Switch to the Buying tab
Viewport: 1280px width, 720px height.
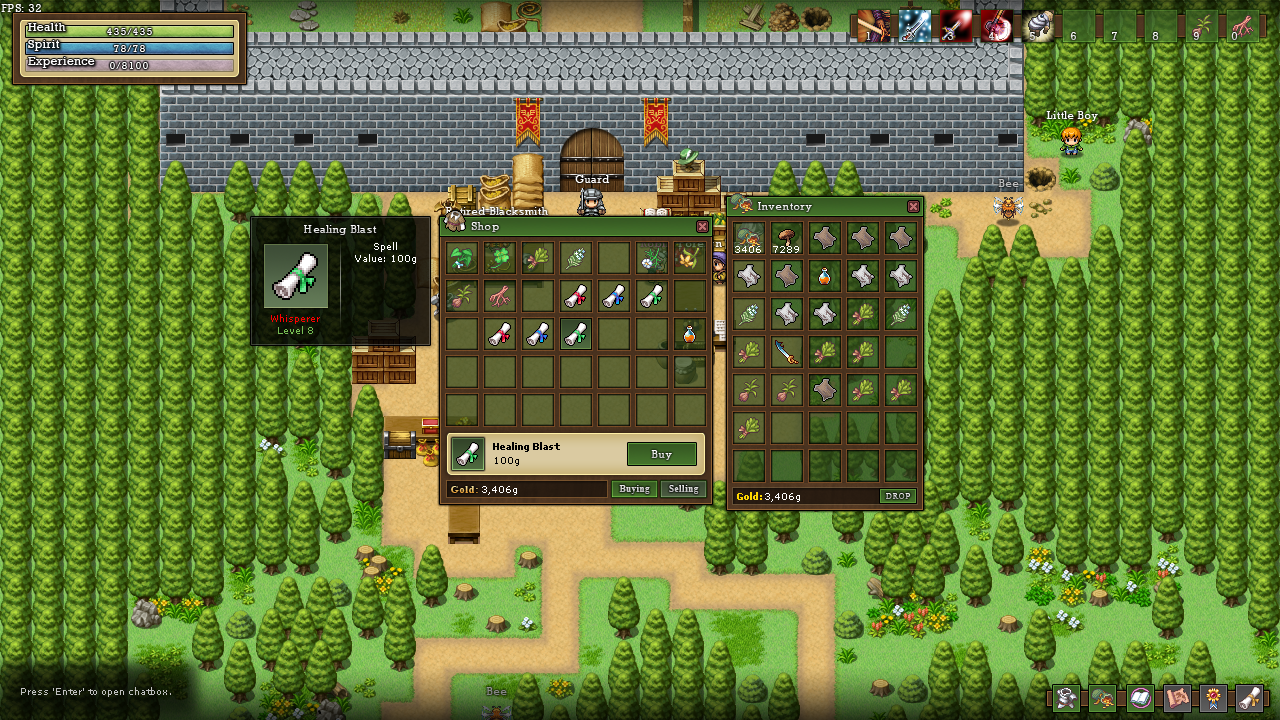(634, 489)
